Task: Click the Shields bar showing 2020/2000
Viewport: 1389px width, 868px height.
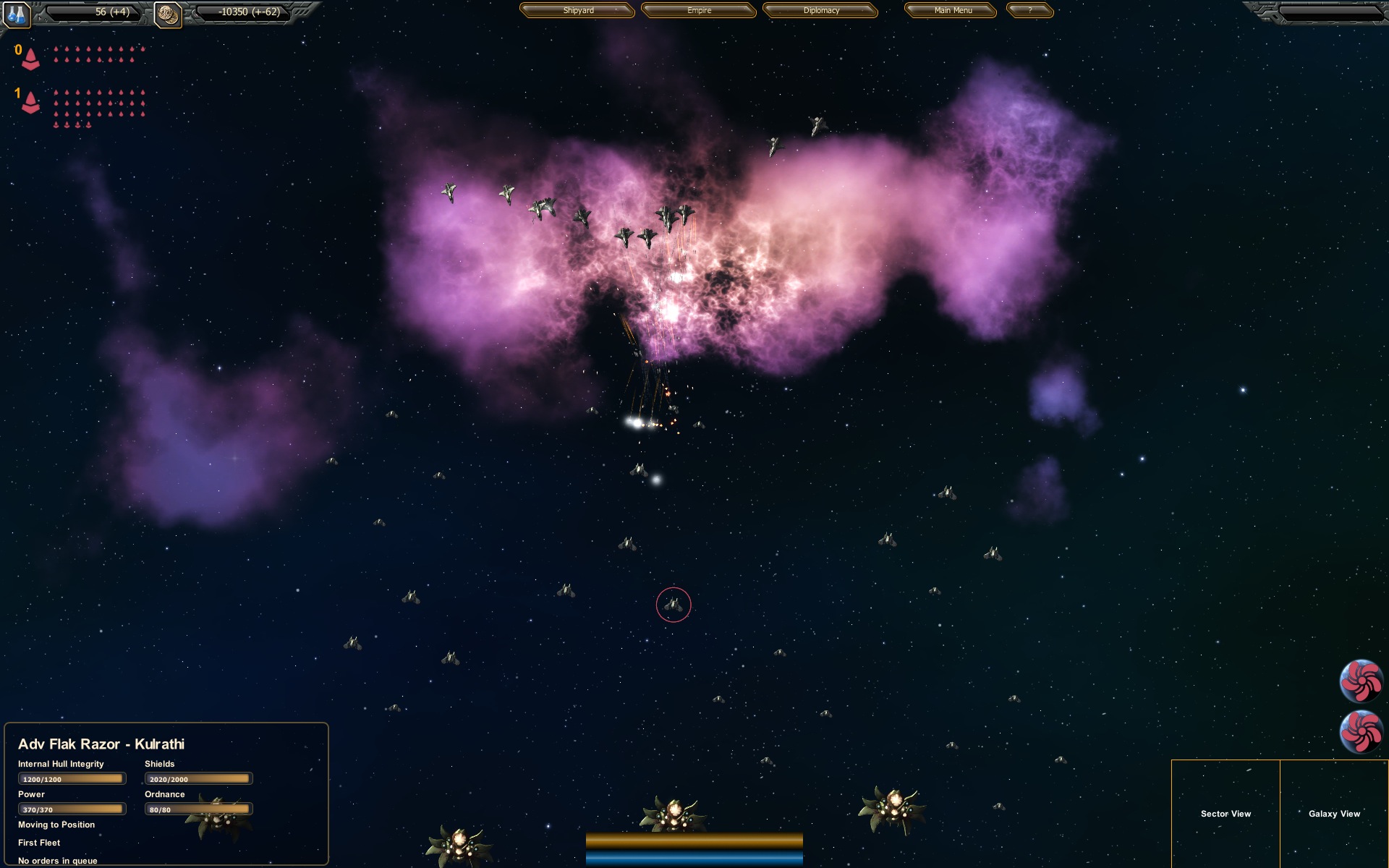Action: click(198, 778)
